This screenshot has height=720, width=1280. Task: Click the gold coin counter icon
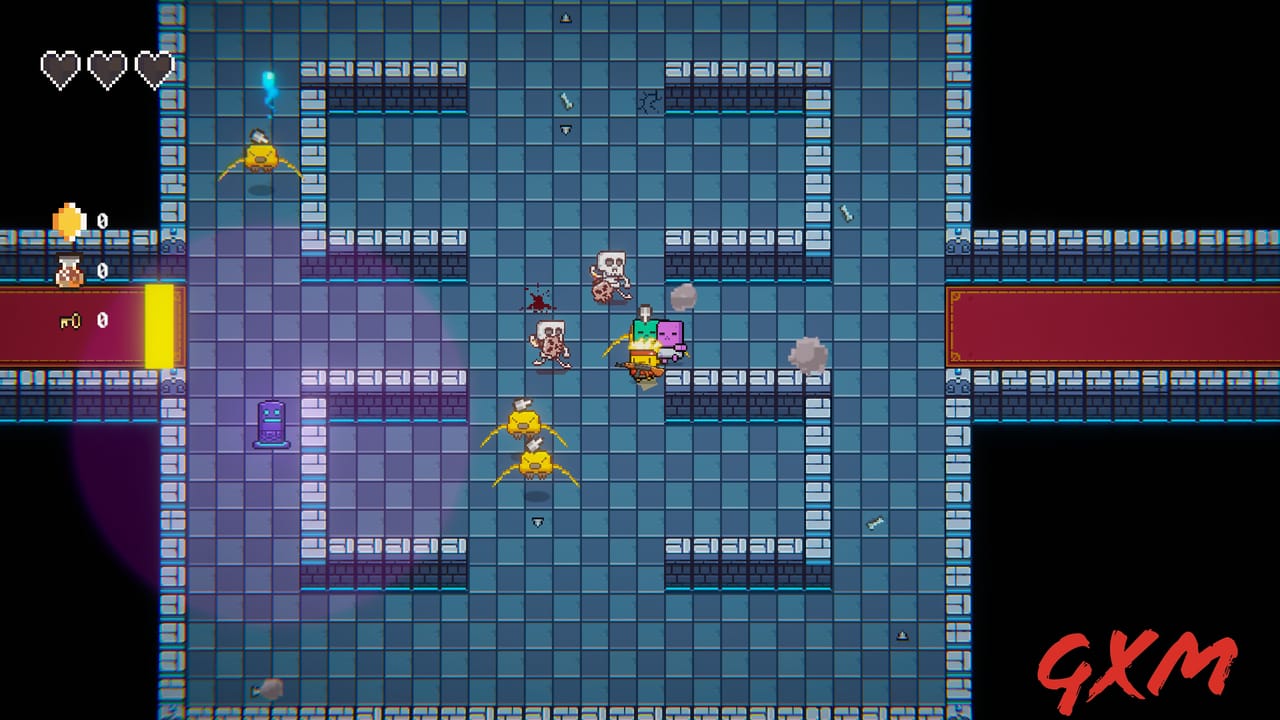coord(68,220)
